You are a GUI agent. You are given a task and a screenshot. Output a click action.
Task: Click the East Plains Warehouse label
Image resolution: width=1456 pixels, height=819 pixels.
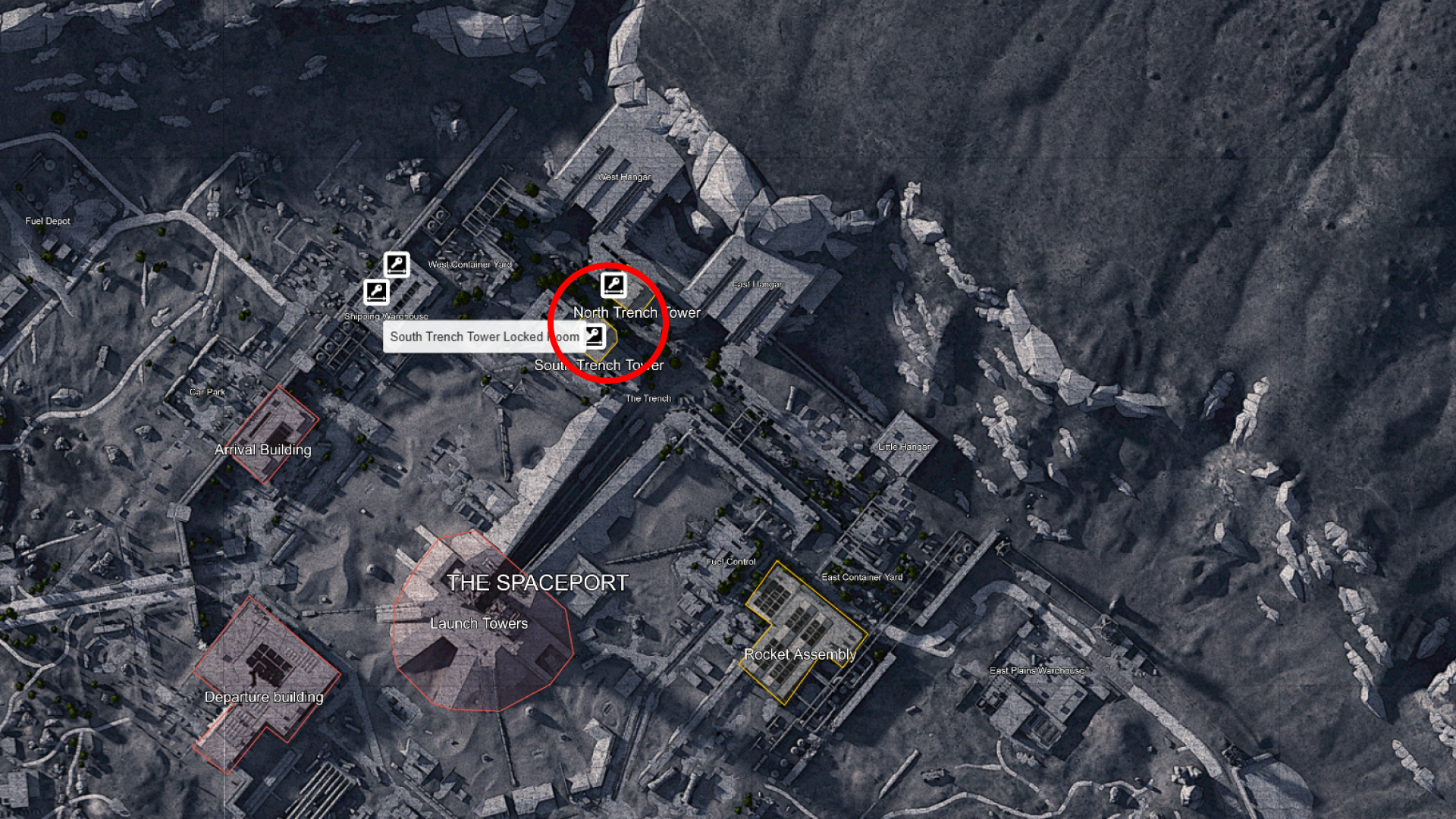[x=1037, y=670]
